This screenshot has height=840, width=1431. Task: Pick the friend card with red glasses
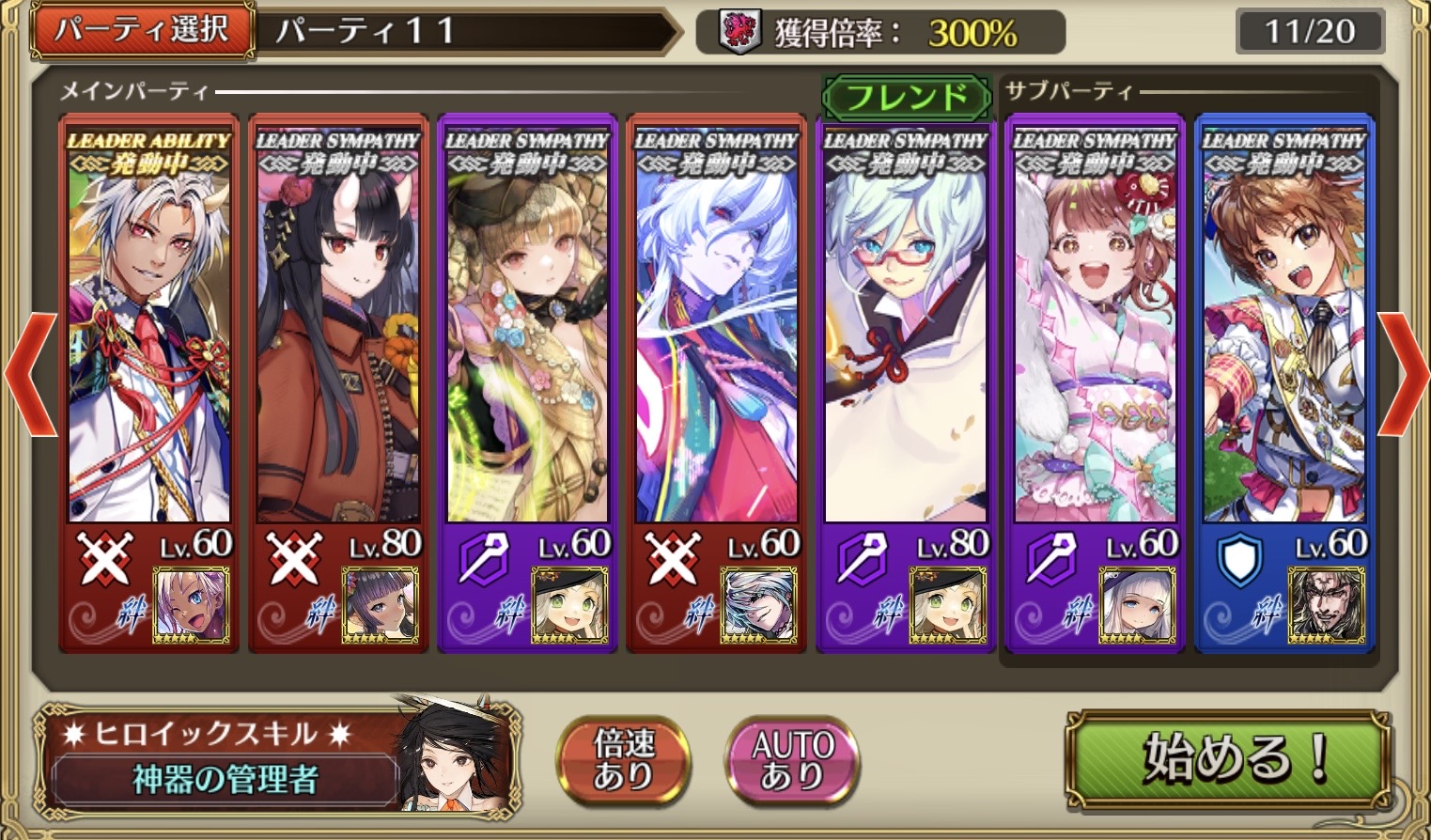(906, 329)
